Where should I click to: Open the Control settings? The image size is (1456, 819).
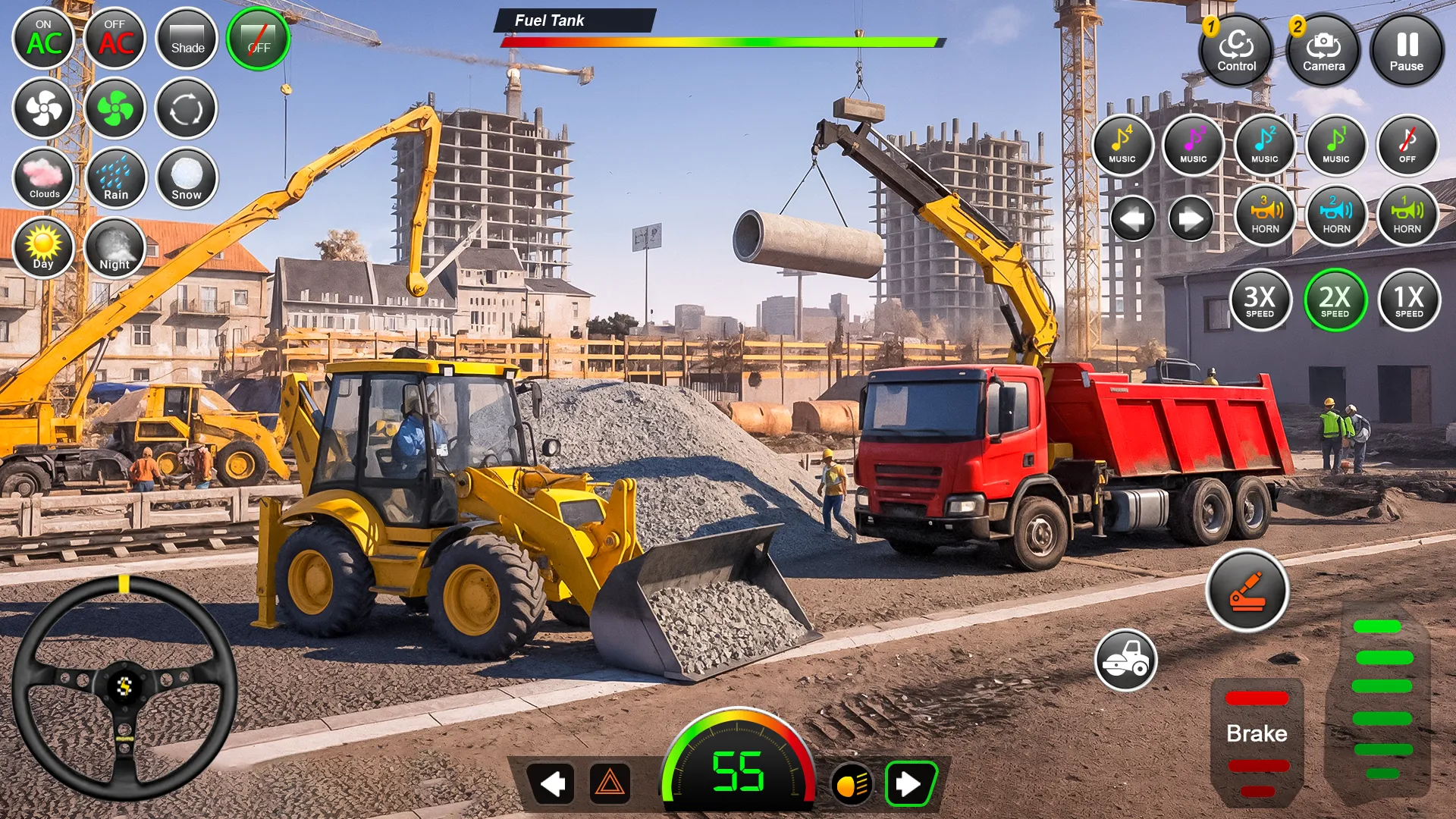click(1236, 49)
